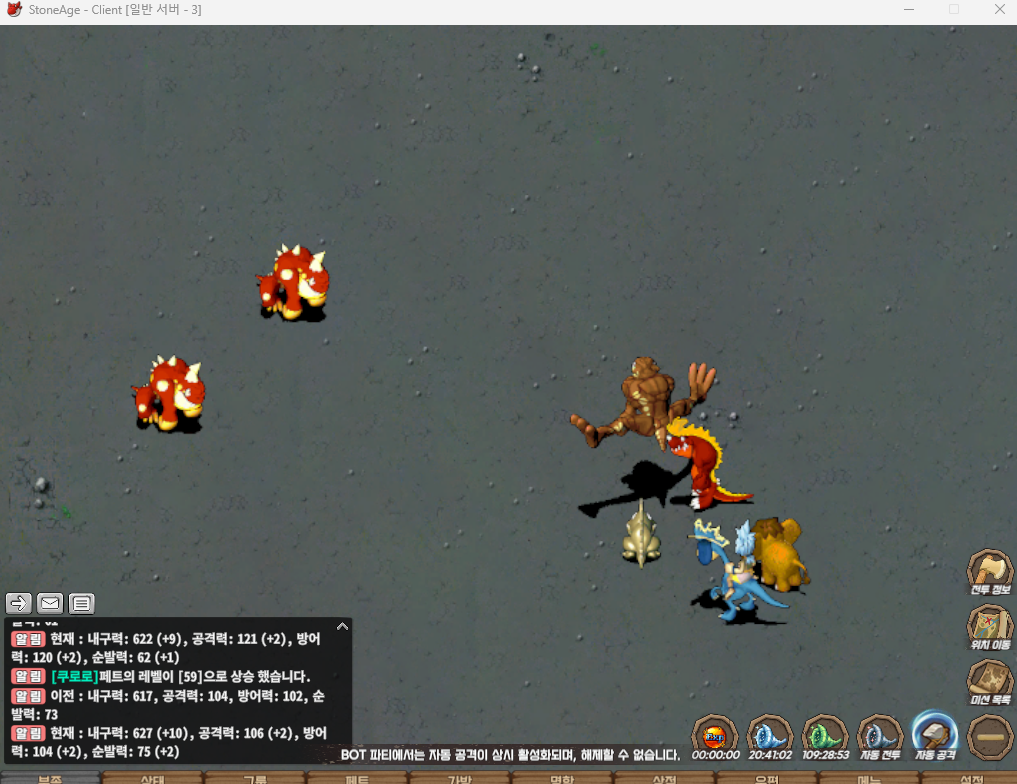The image size is (1017, 784).
Task: Open the list button above the chat log
Action: [82, 603]
